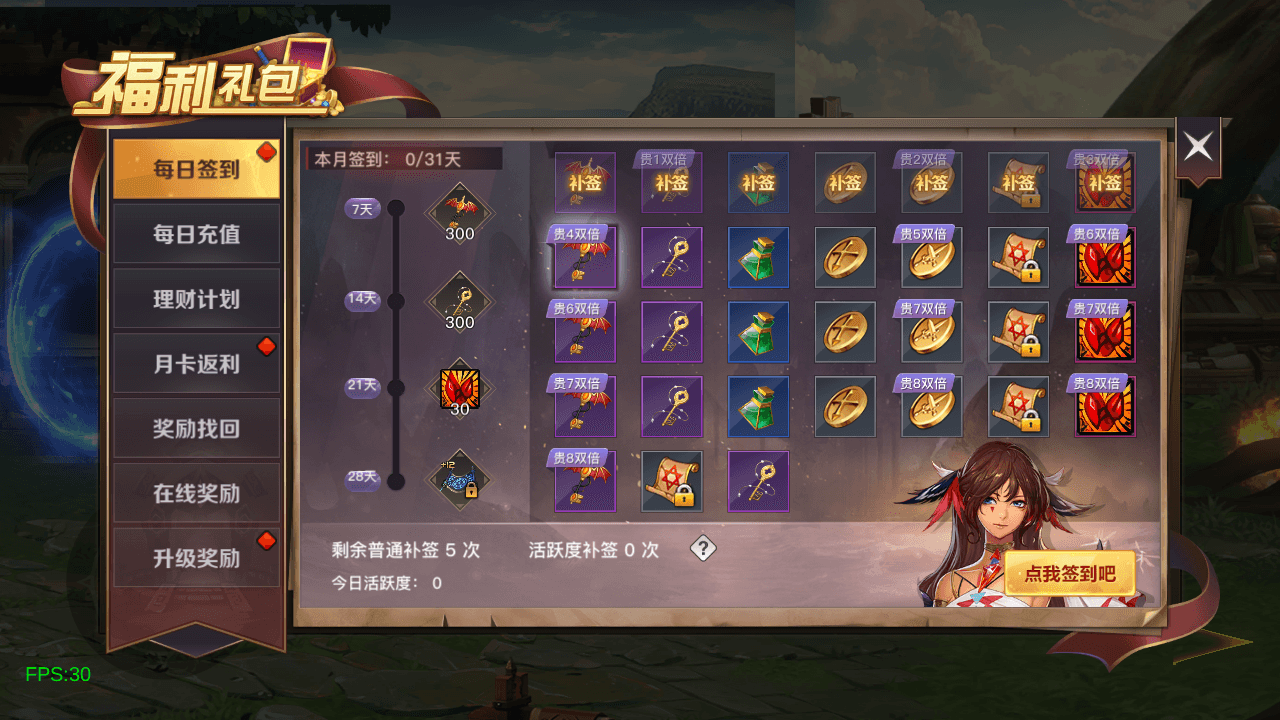The height and width of the screenshot is (720, 1280).
Task: Open the 月卡返利 section
Action: [x=196, y=364]
